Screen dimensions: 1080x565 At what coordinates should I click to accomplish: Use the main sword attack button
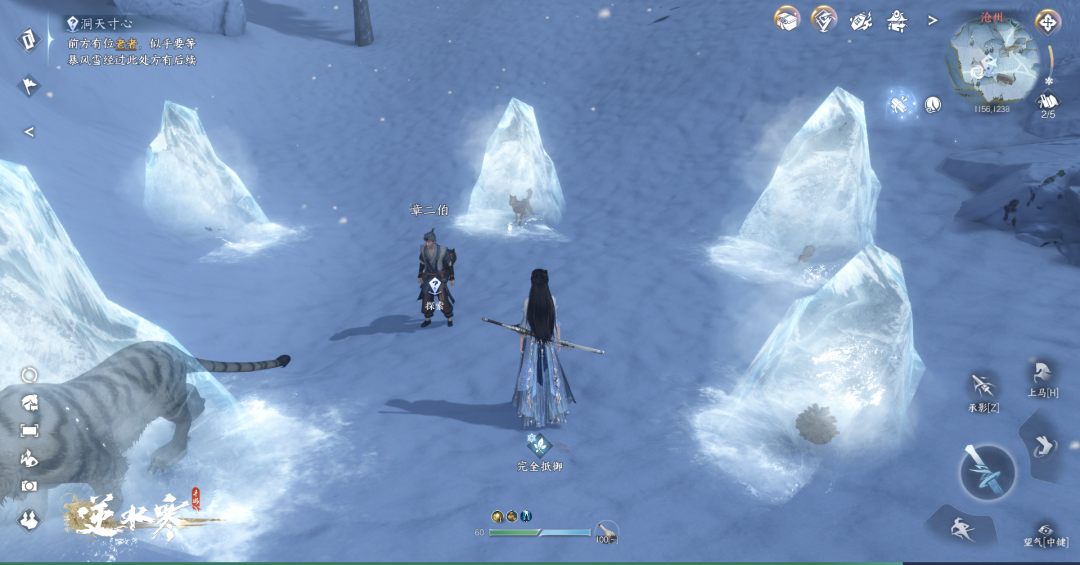(x=987, y=471)
